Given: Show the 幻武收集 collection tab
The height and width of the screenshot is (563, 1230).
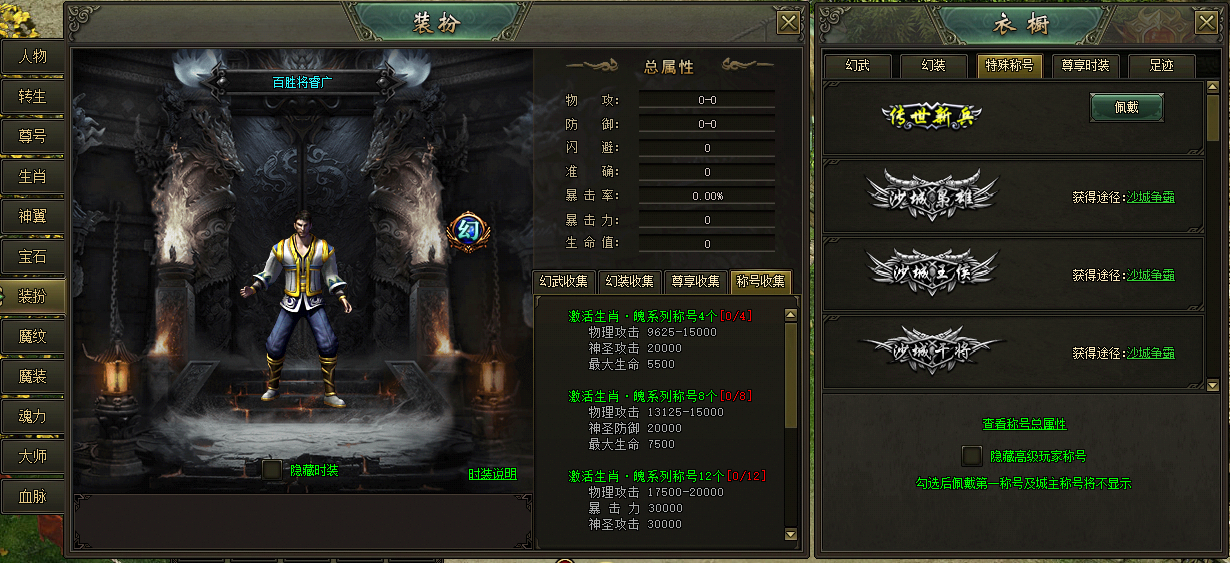Looking at the screenshot, I should coord(566,282).
